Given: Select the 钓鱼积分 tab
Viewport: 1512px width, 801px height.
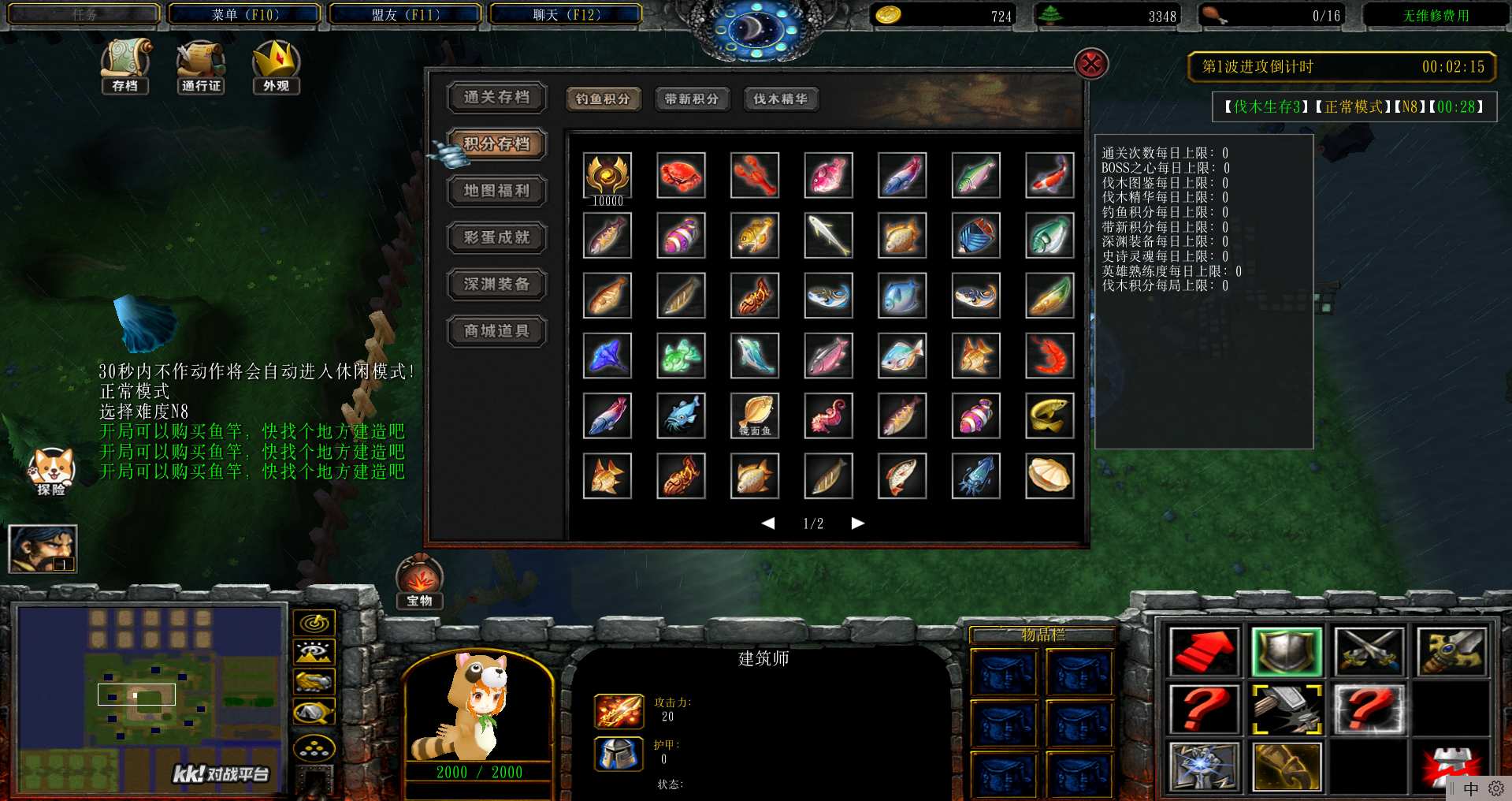Looking at the screenshot, I should [603, 99].
